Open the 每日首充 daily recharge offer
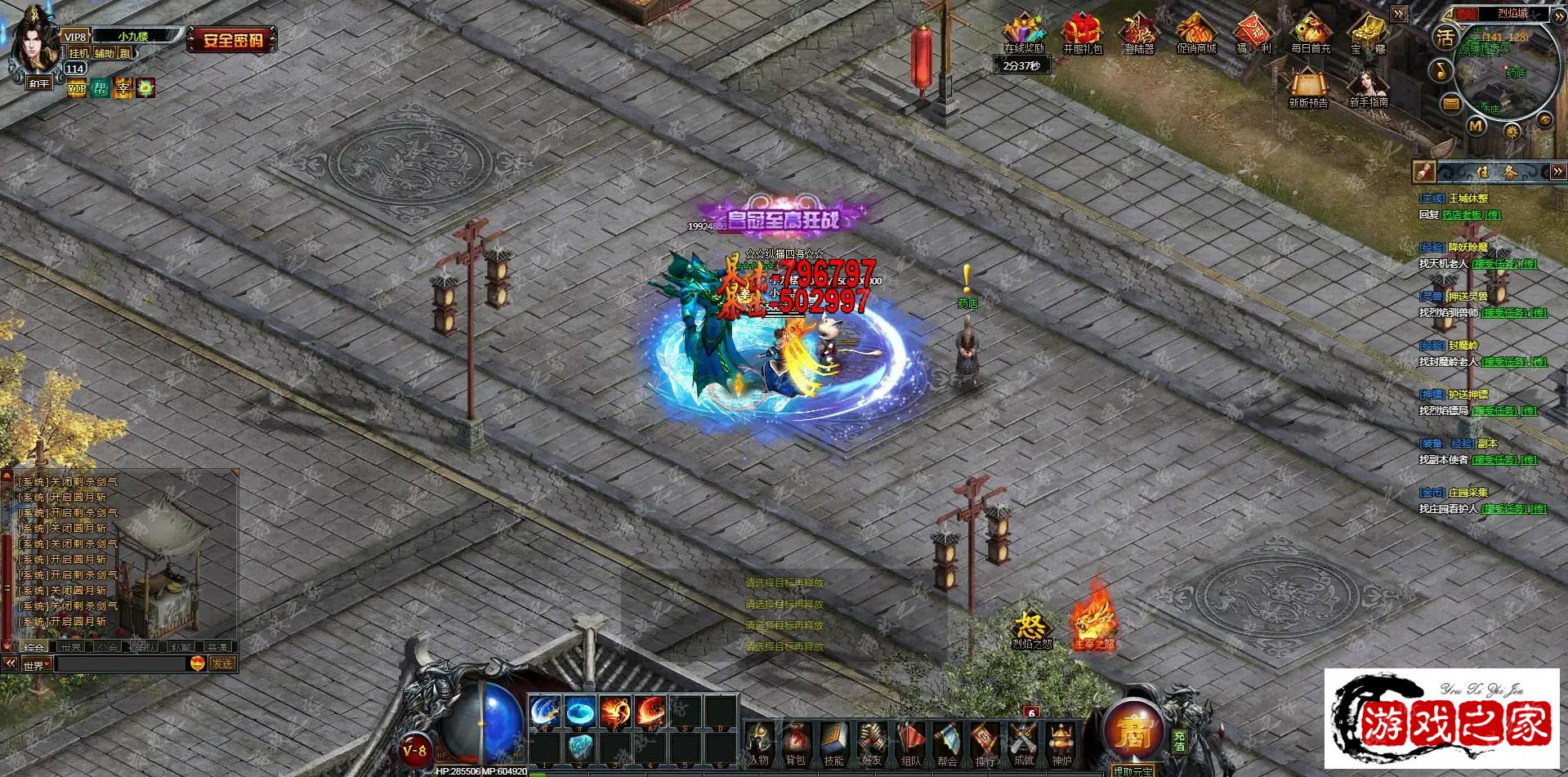The width and height of the screenshot is (1568, 777). [x=1311, y=34]
